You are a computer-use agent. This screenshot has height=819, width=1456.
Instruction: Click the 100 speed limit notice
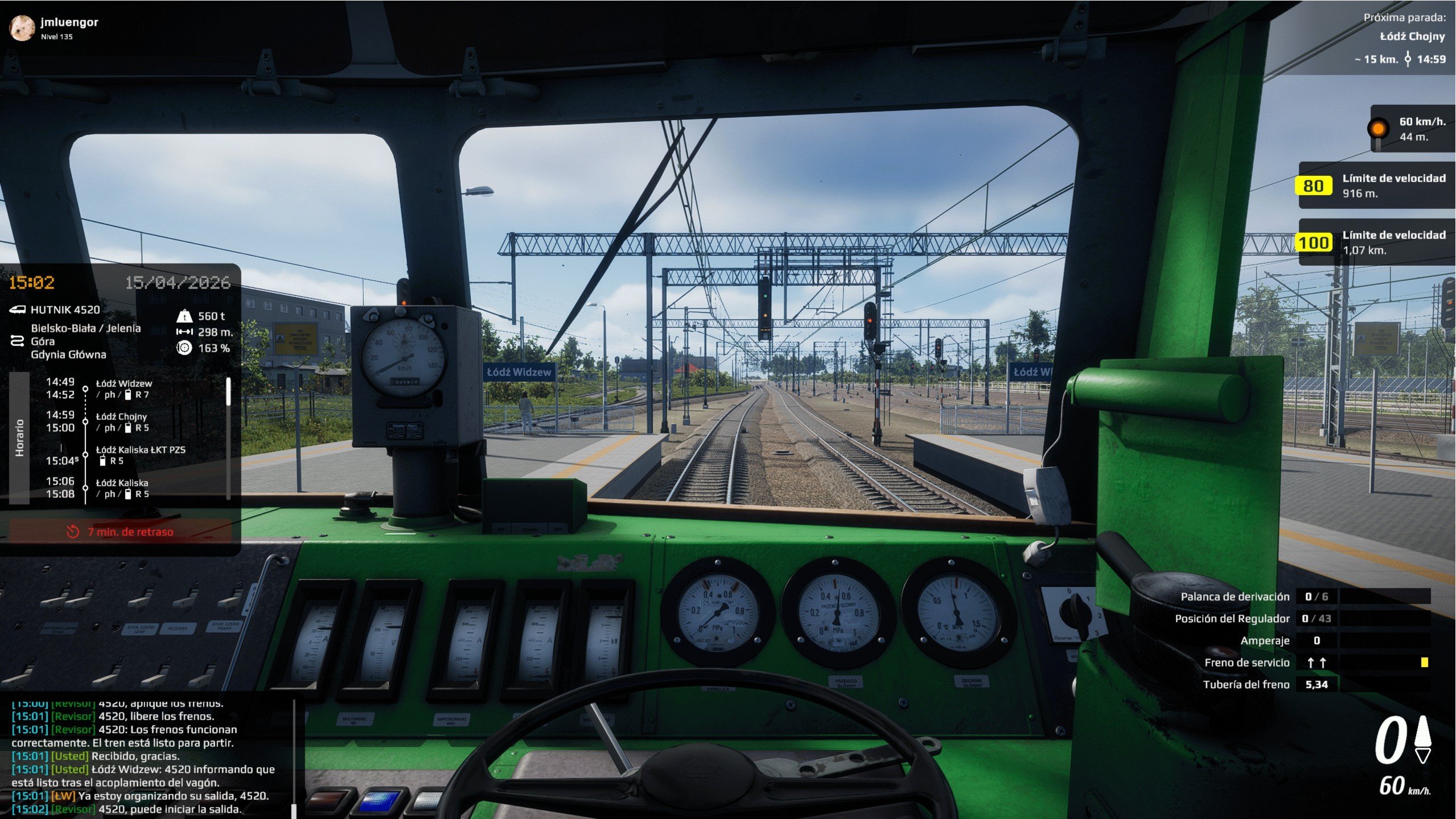click(1376, 242)
